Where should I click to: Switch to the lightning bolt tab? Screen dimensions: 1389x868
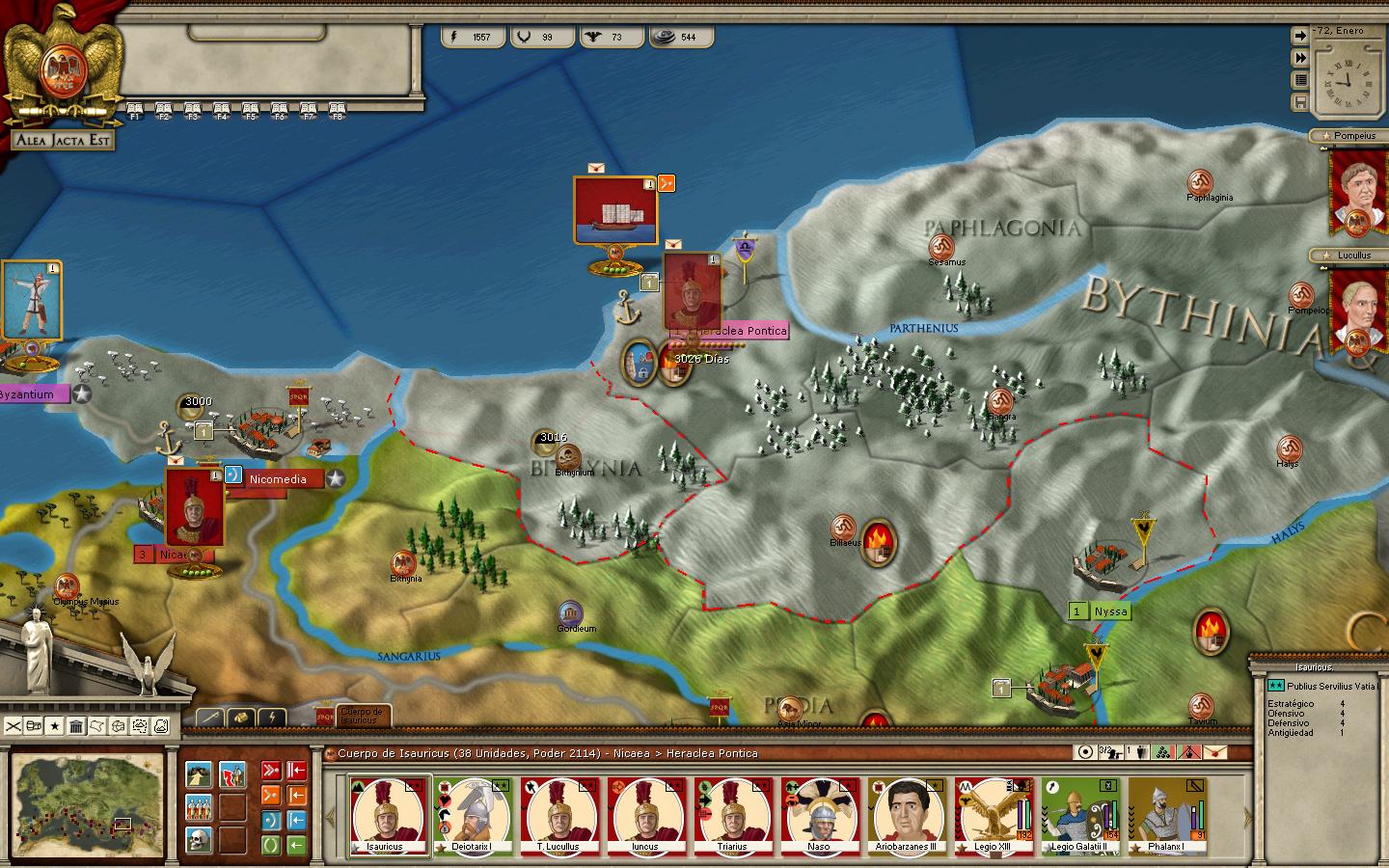273,717
